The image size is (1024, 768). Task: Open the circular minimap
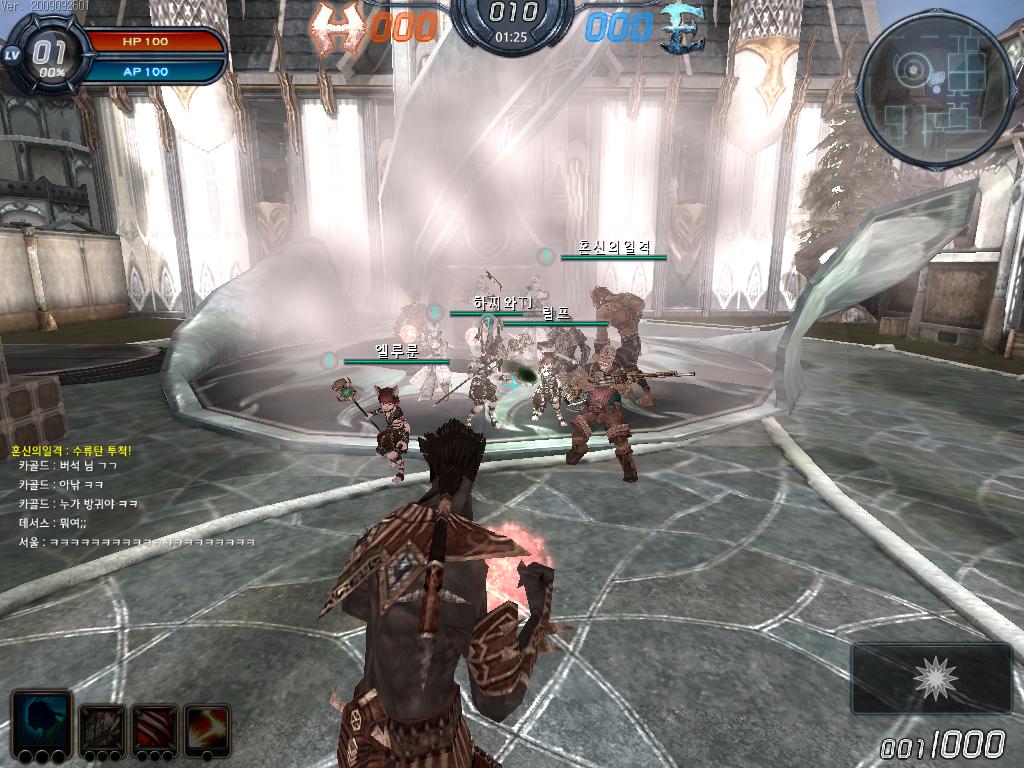(x=937, y=90)
